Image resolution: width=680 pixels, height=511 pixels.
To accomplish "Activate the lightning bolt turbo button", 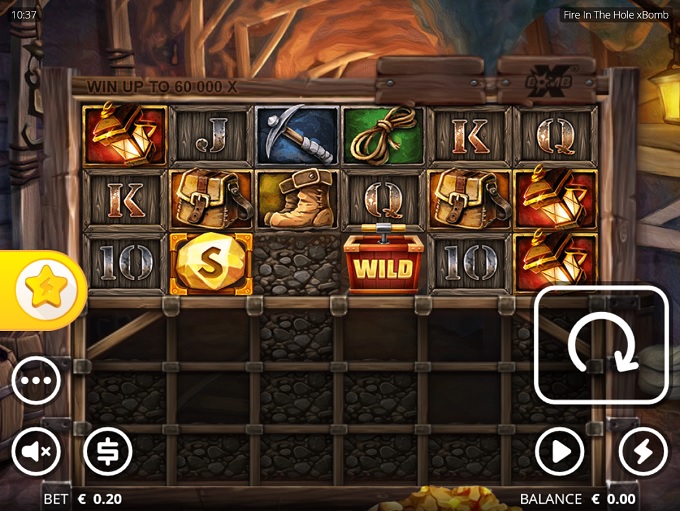I will [643, 453].
